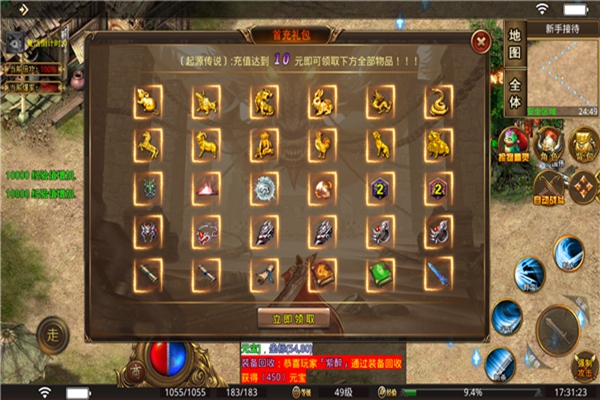Claim the gift pack with 立即领取
The image size is (600, 400).
coord(293,318)
